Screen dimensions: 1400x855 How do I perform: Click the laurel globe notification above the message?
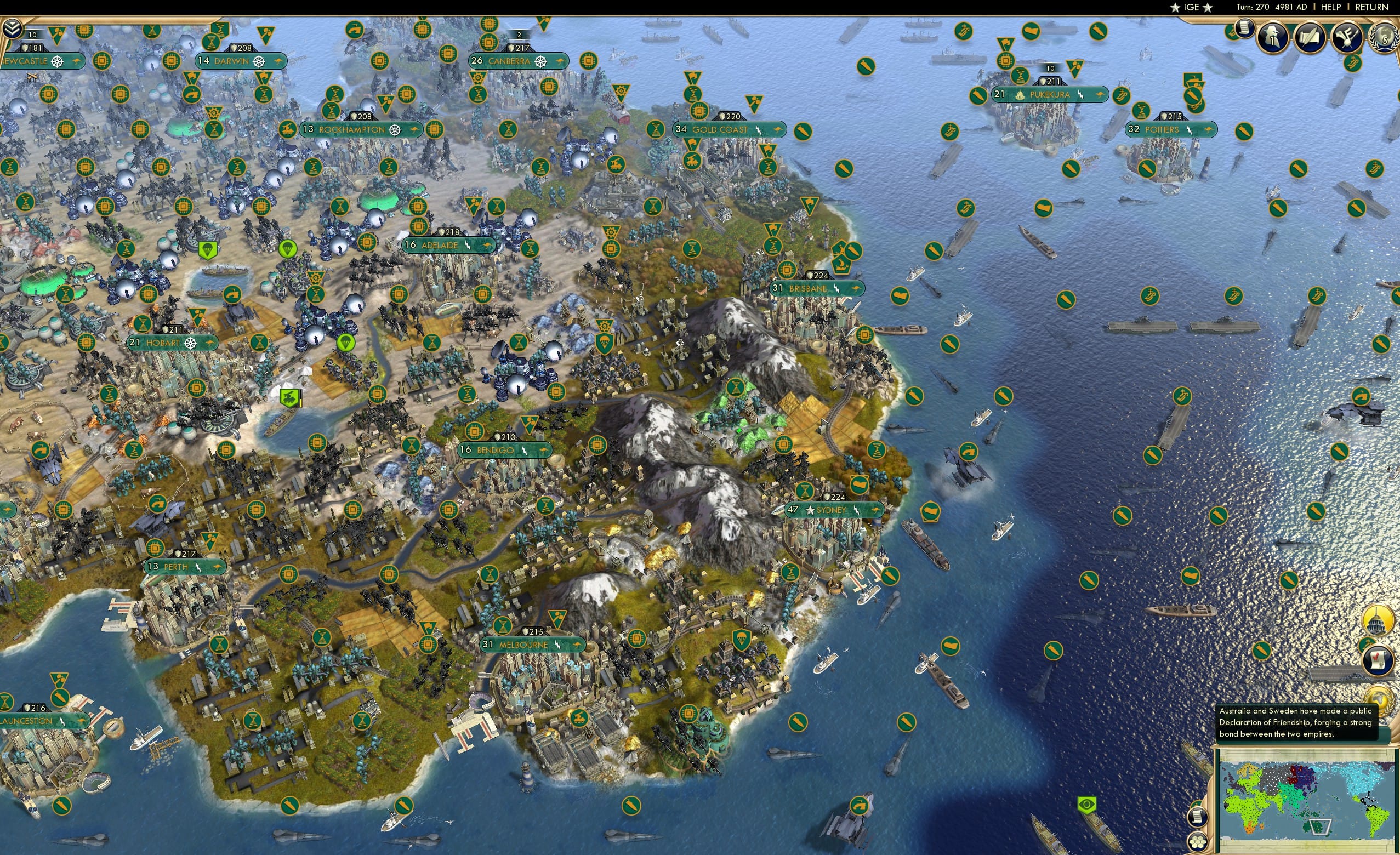point(1379,700)
